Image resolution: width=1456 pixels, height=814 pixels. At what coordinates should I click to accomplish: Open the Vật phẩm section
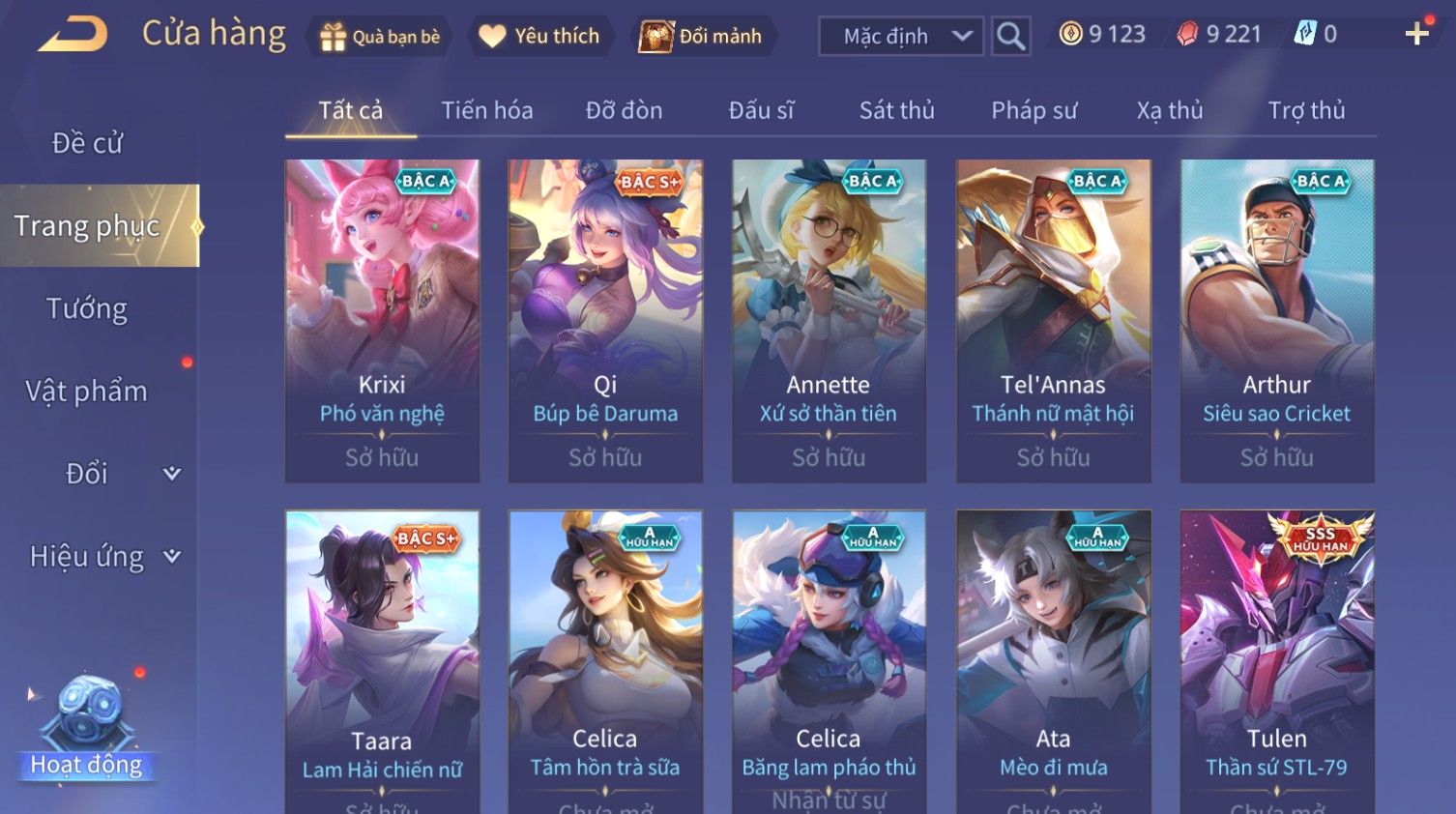(87, 391)
